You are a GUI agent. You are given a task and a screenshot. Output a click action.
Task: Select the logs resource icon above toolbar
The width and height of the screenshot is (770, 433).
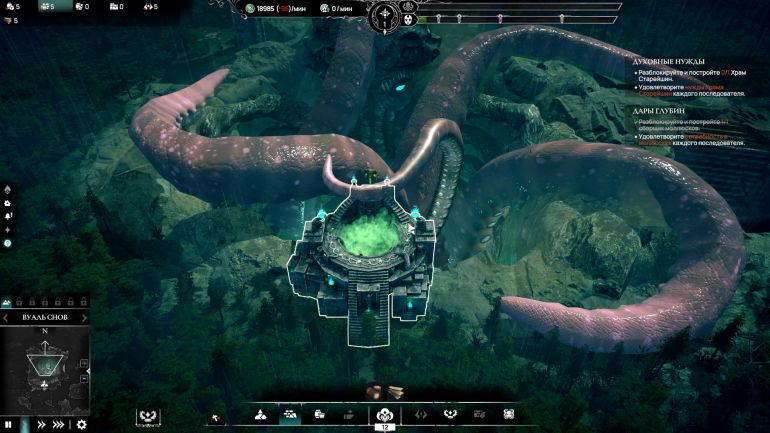374,391
